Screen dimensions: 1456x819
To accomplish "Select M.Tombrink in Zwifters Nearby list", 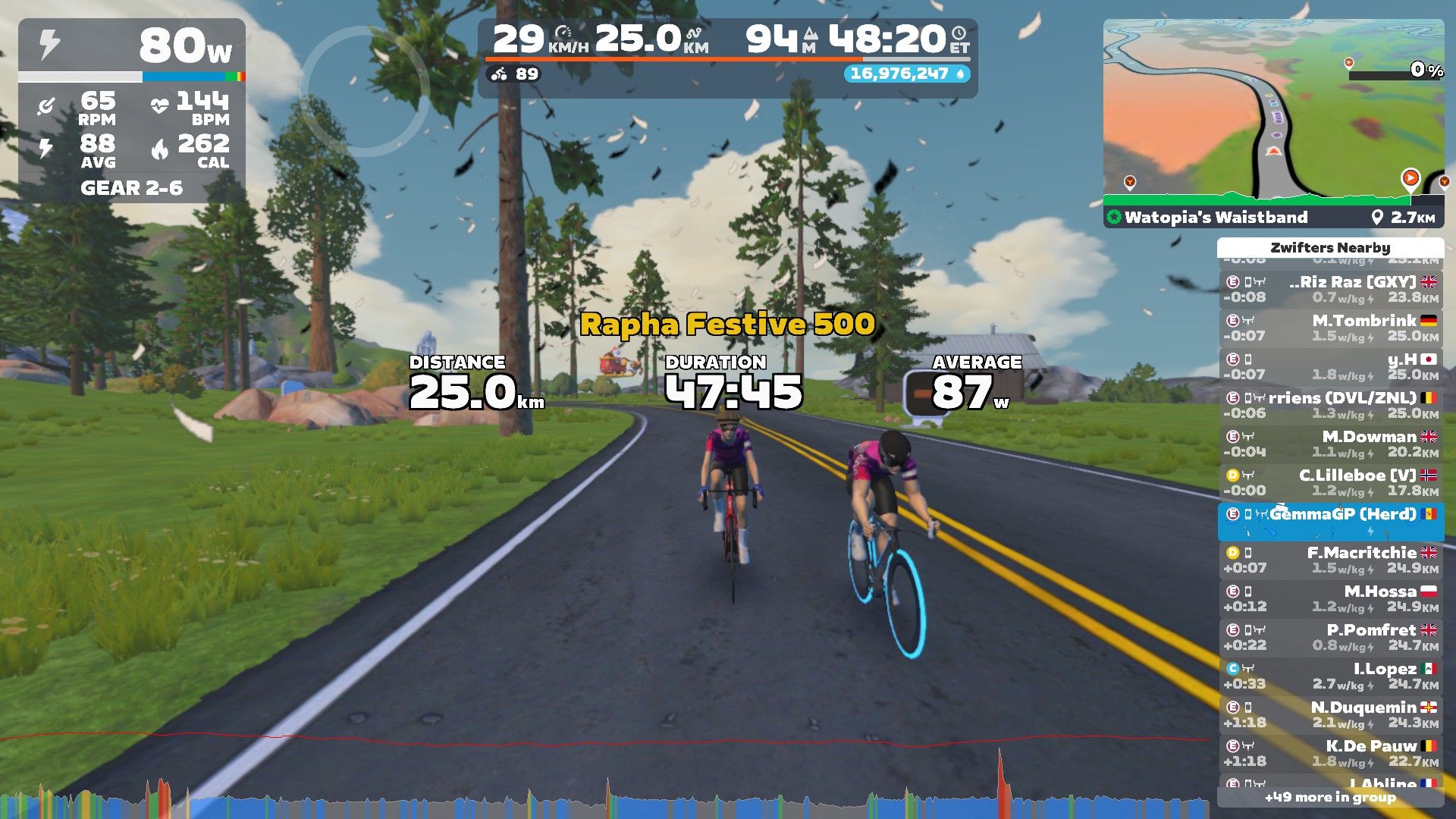I will coord(1331,328).
